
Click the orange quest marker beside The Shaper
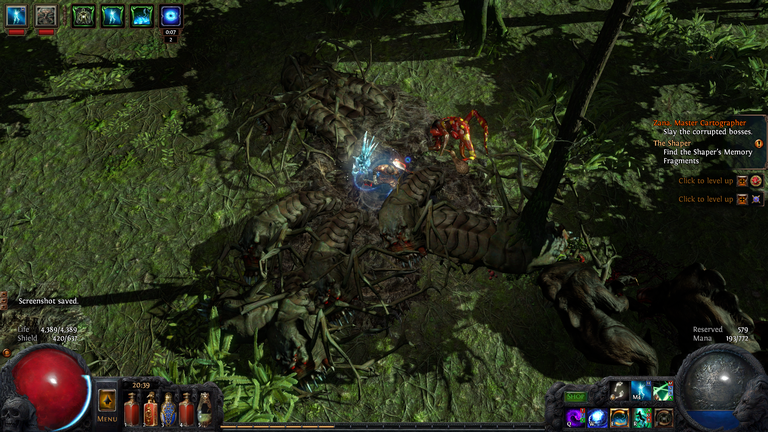pyautogui.click(x=758, y=143)
